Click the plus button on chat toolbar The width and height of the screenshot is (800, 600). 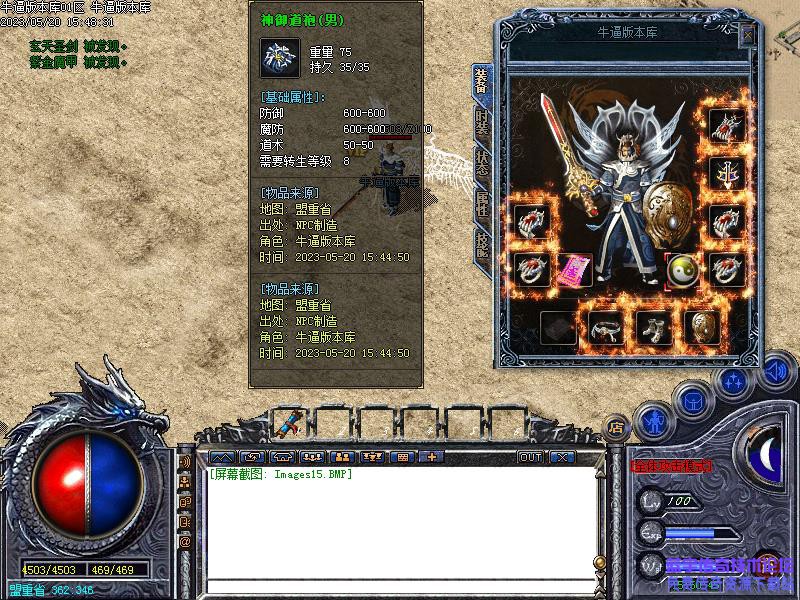[431, 457]
